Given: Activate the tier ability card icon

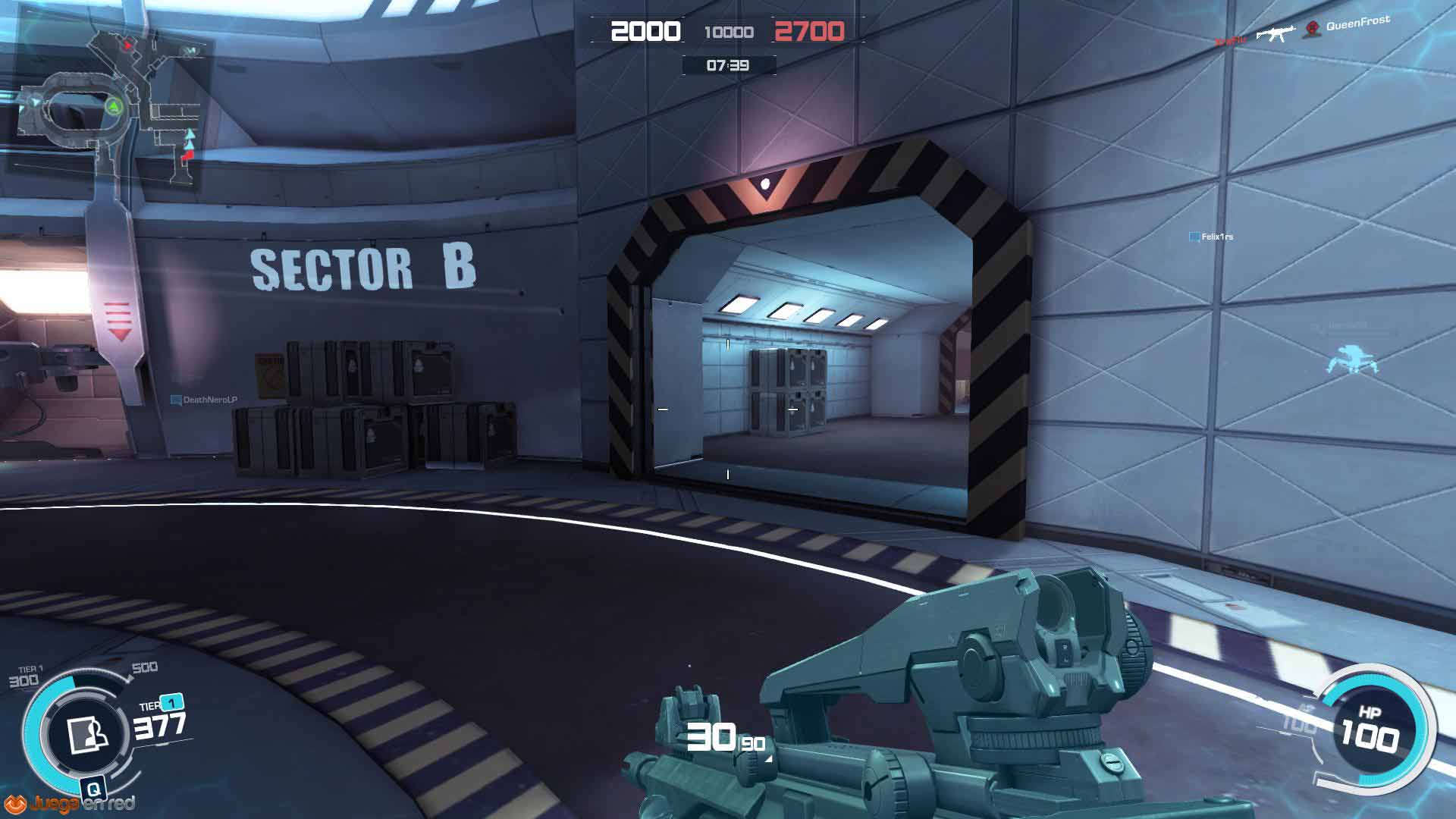Looking at the screenshot, I should tap(87, 733).
